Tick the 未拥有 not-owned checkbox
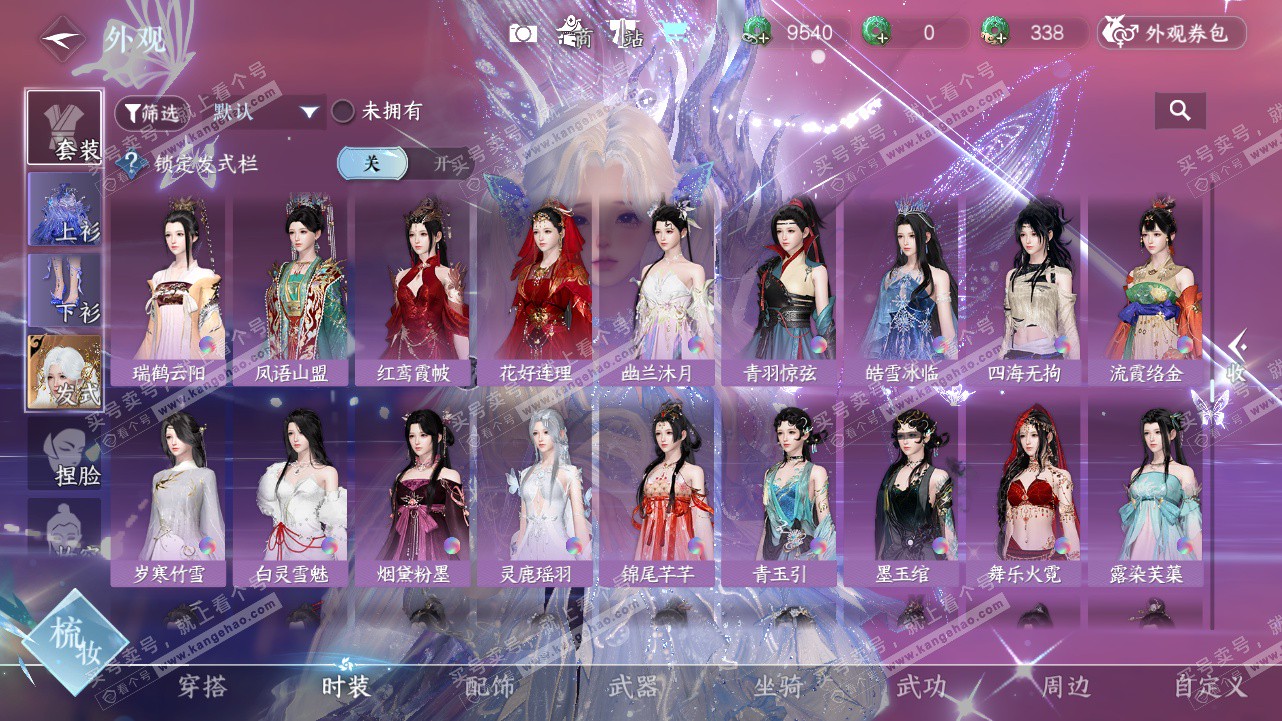This screenshot has height=721, width=1282. coord(343,112)
